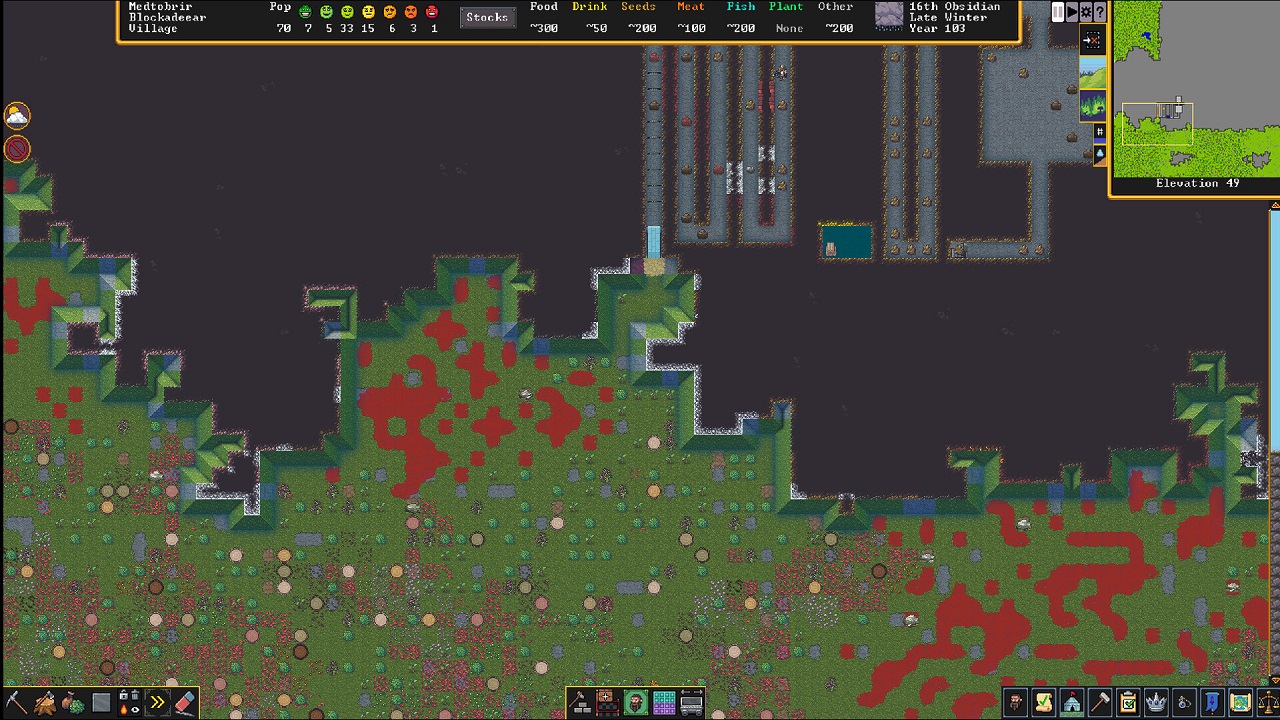Open the world map scroll icon
This screenshot has height=720, width=1280.
1241,702
